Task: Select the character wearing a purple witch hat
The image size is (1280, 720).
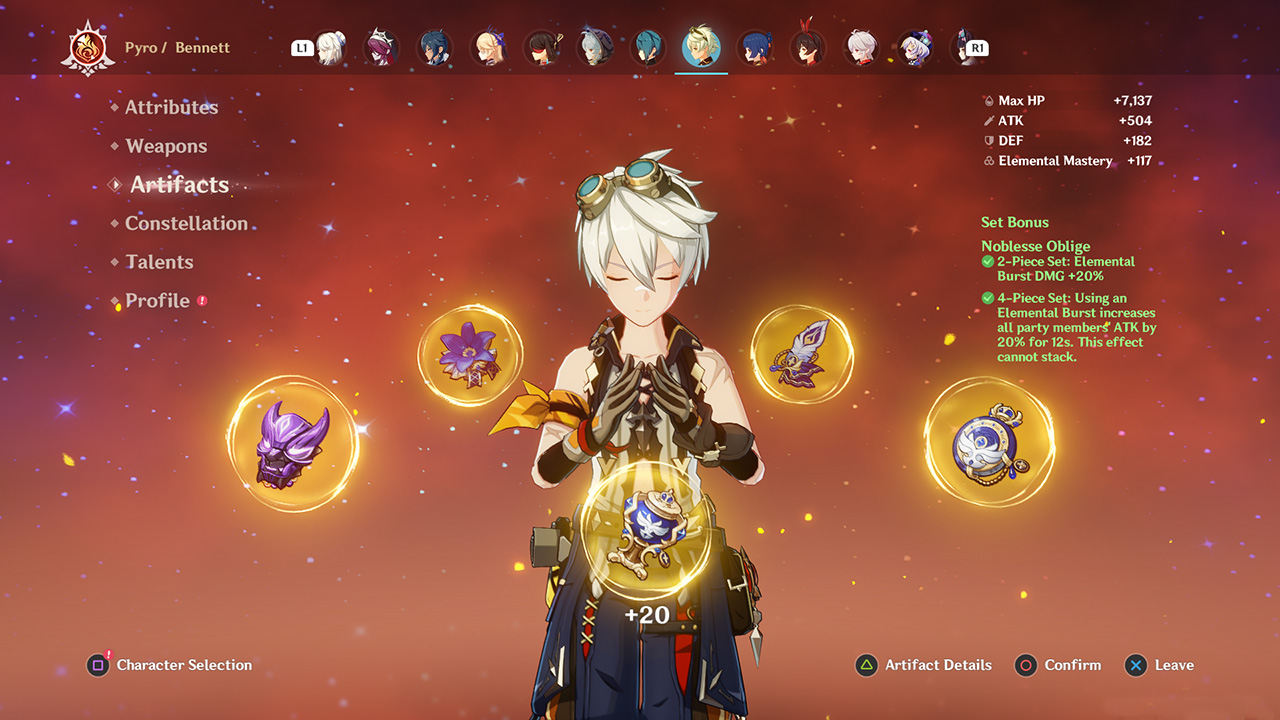Action: click(x=914, y=48)
